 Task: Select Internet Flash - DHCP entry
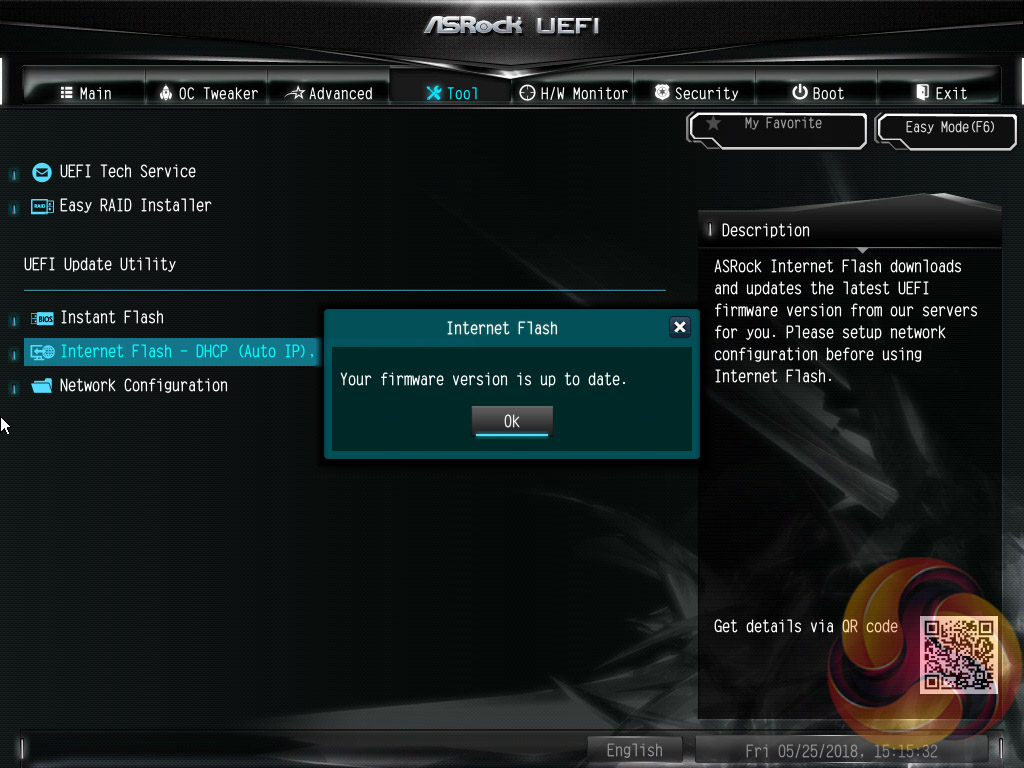pos(172,351)
